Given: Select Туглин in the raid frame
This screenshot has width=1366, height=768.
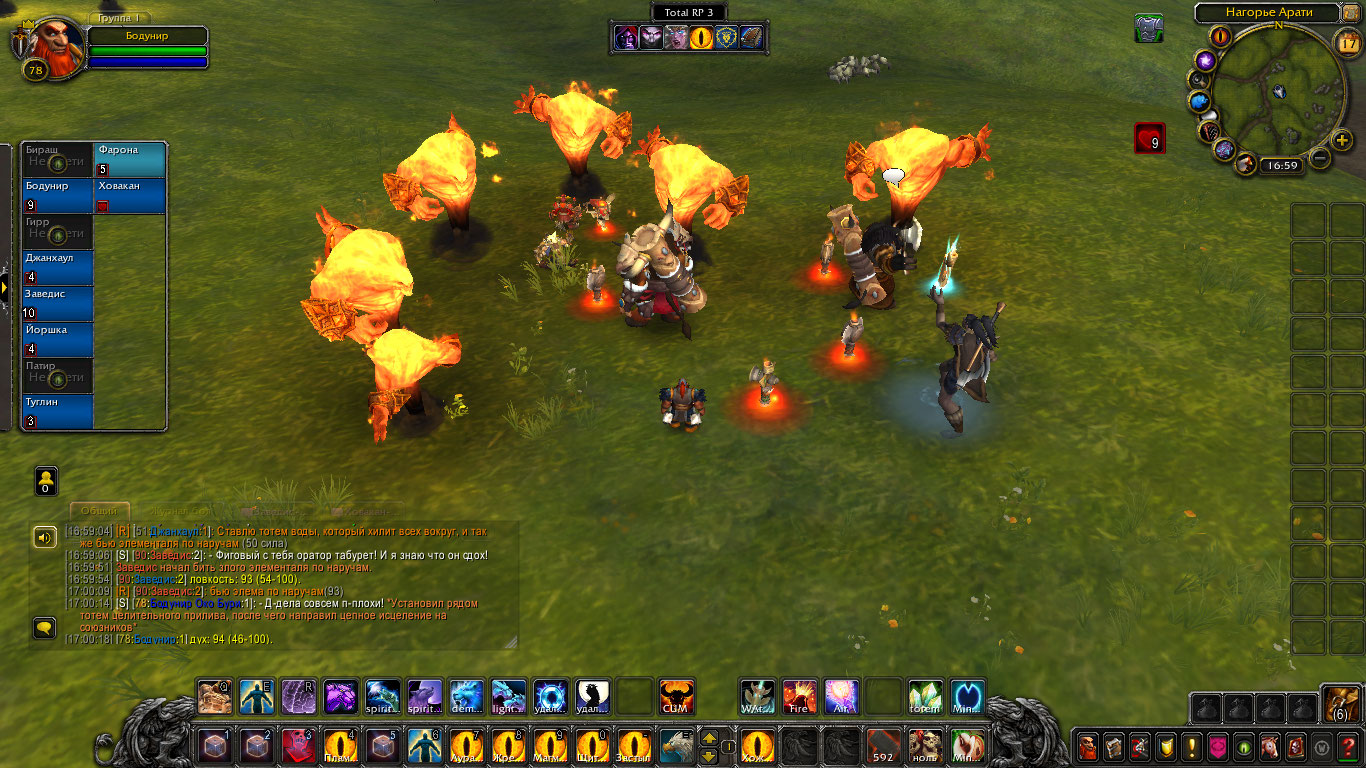Looking at the screenshot, I should [x=58, y=412].
